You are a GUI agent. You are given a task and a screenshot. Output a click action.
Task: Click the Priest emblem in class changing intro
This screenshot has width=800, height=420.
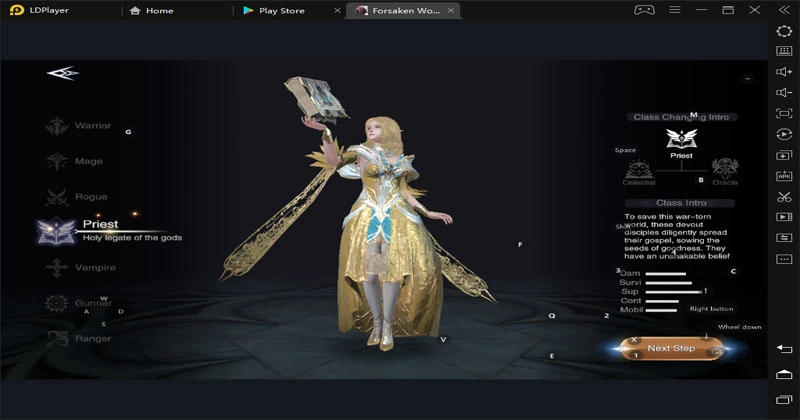click(681, 139)
